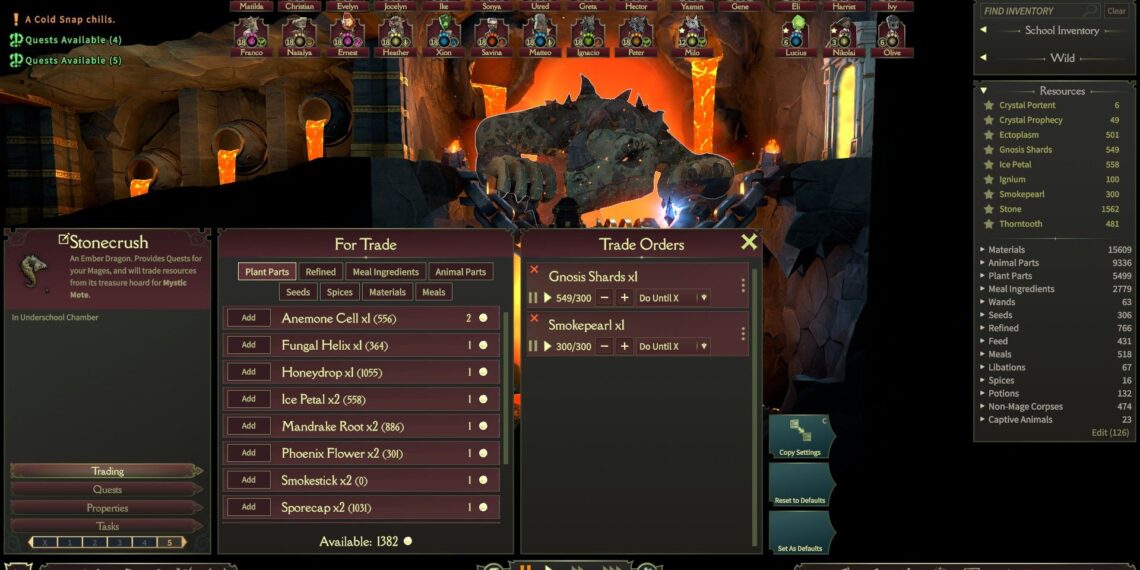Add Phoenix Flower x2 to trade orders
The width and height of the screenshot is (1140, 570).
point(249,453)
